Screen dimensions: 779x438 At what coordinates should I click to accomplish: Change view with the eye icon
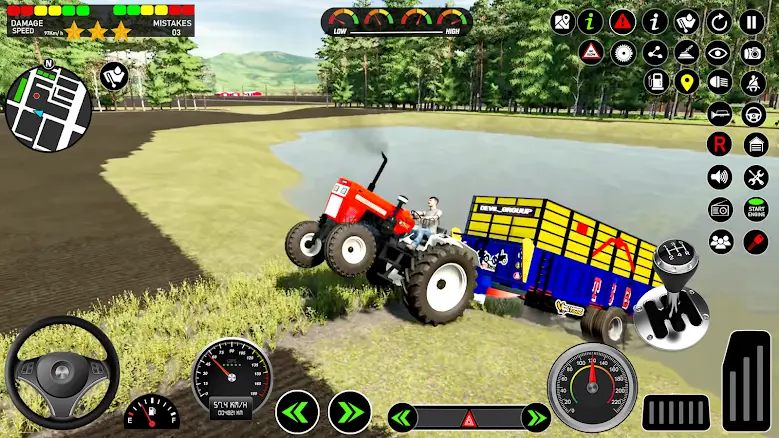coord(719,52)
